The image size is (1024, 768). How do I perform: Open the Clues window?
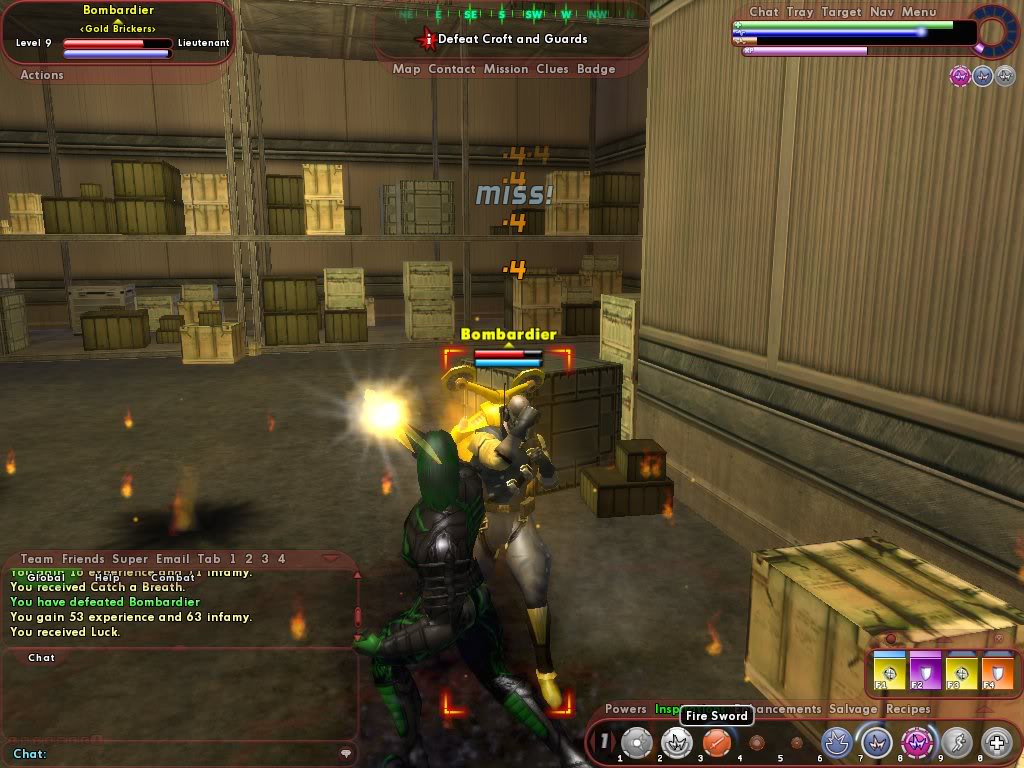tap(552, 69)
